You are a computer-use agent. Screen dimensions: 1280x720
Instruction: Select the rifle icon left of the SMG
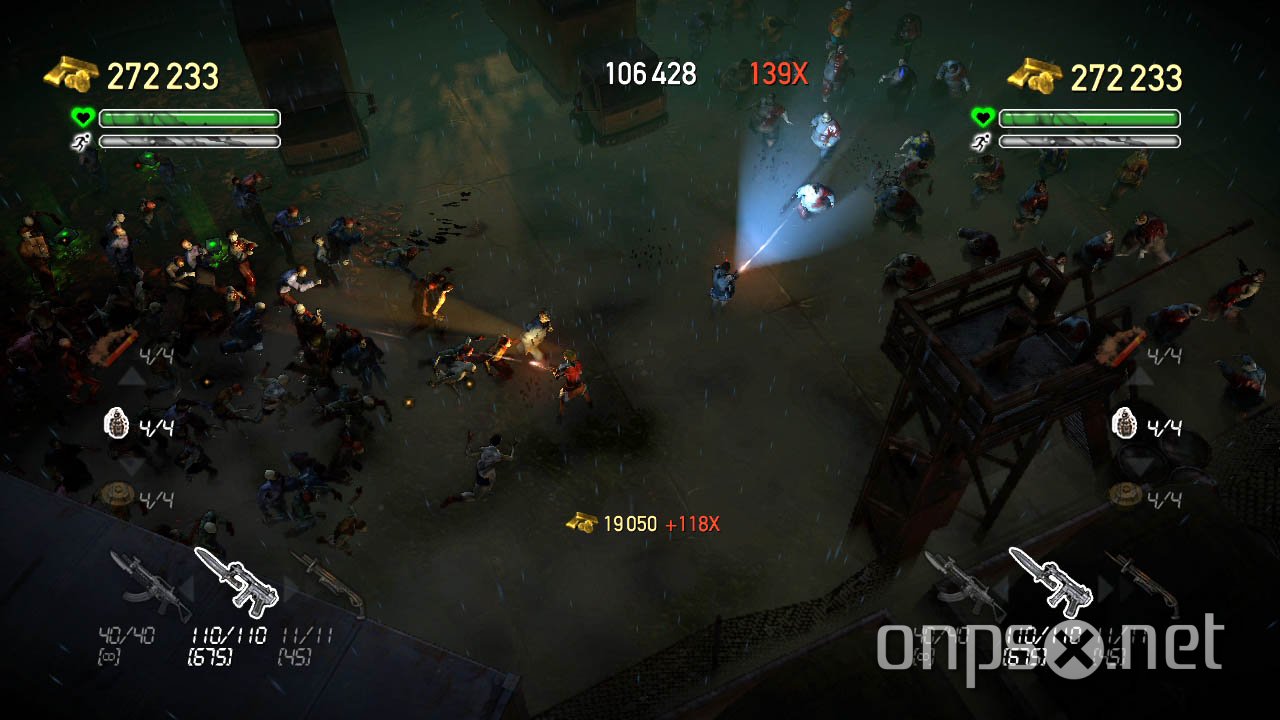click(150, 585)
